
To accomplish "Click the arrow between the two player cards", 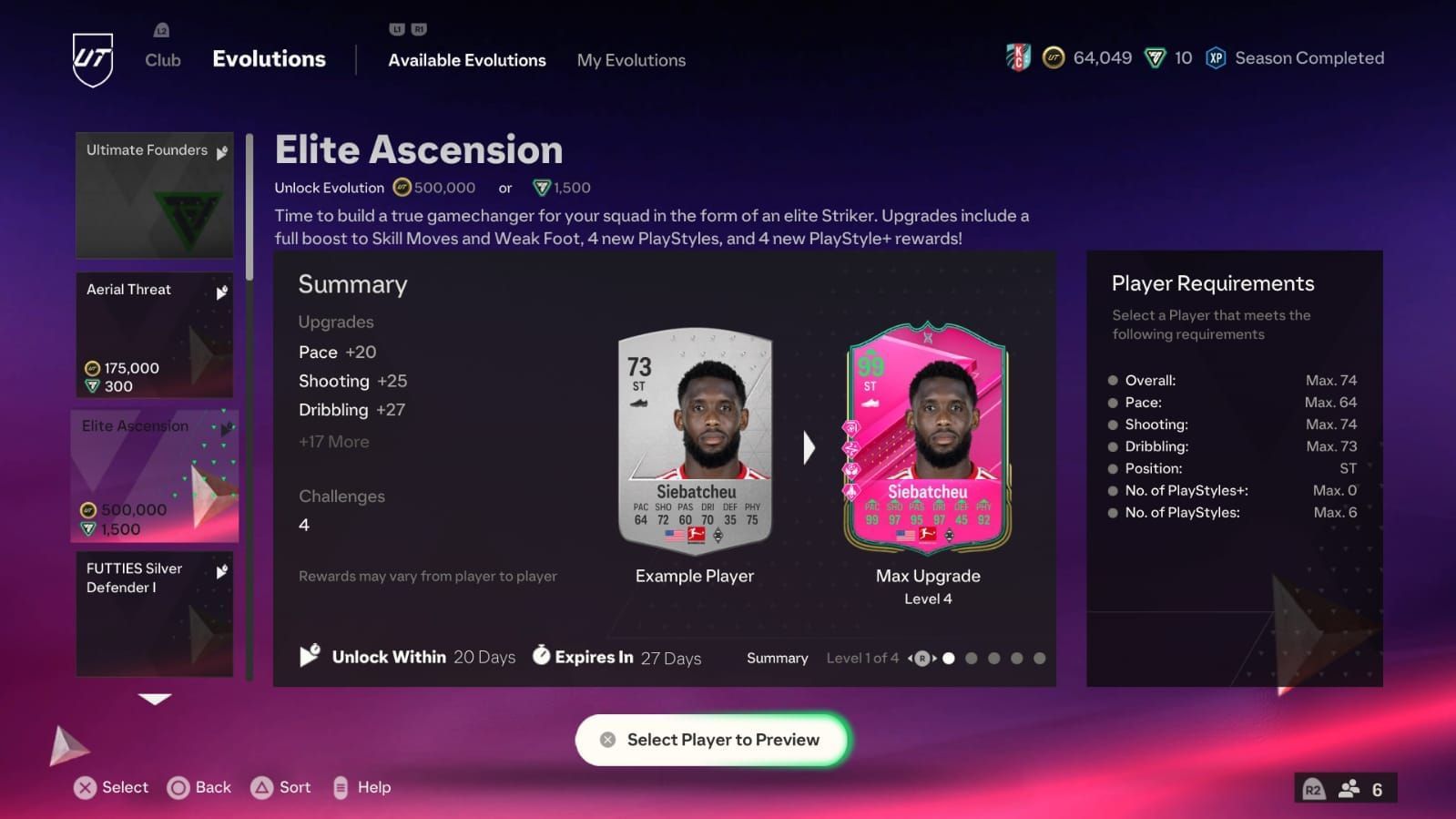I will tap(809, 447).
